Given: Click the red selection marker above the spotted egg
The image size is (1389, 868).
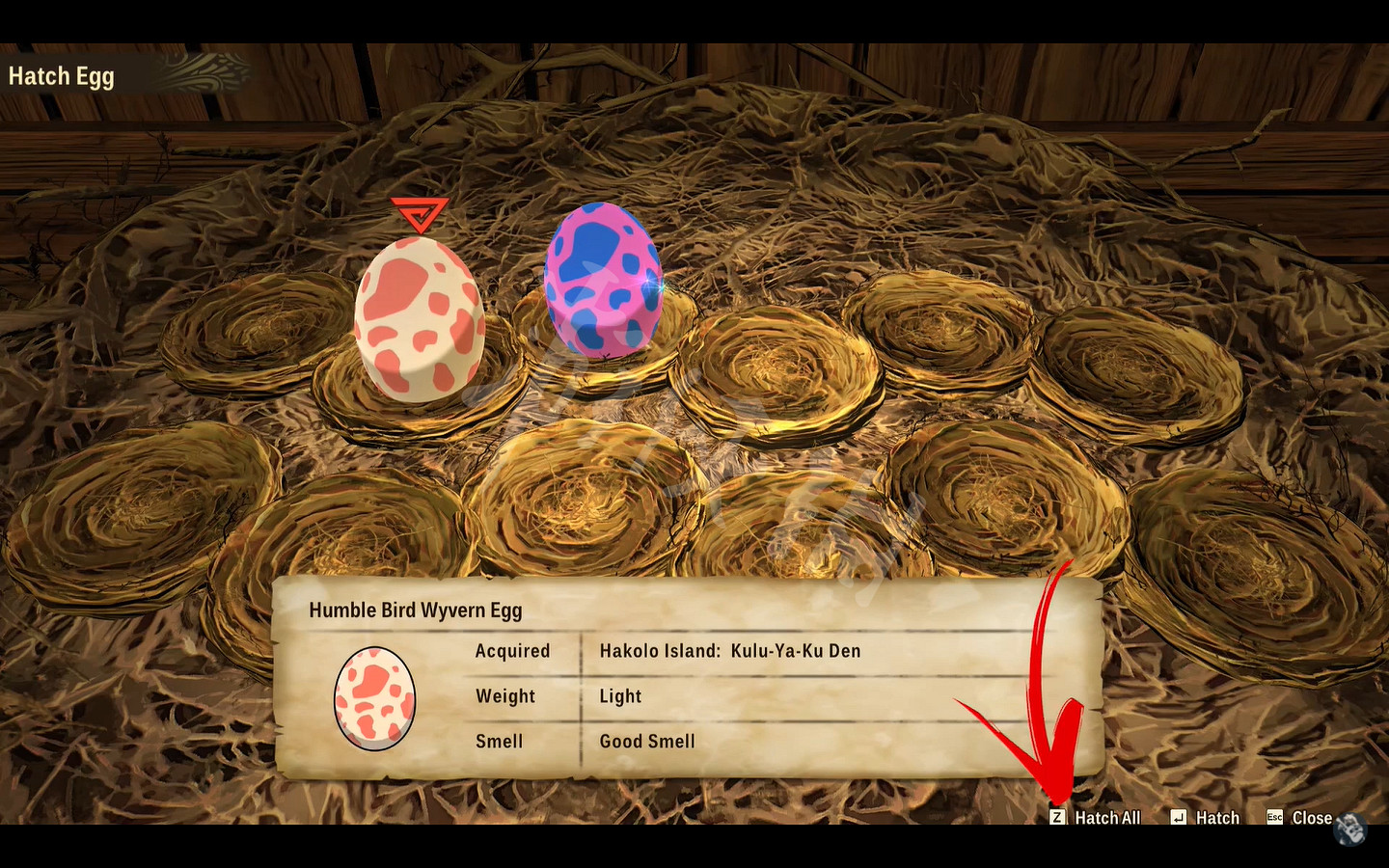Looking at the screenshot, I should coord(419,217).
